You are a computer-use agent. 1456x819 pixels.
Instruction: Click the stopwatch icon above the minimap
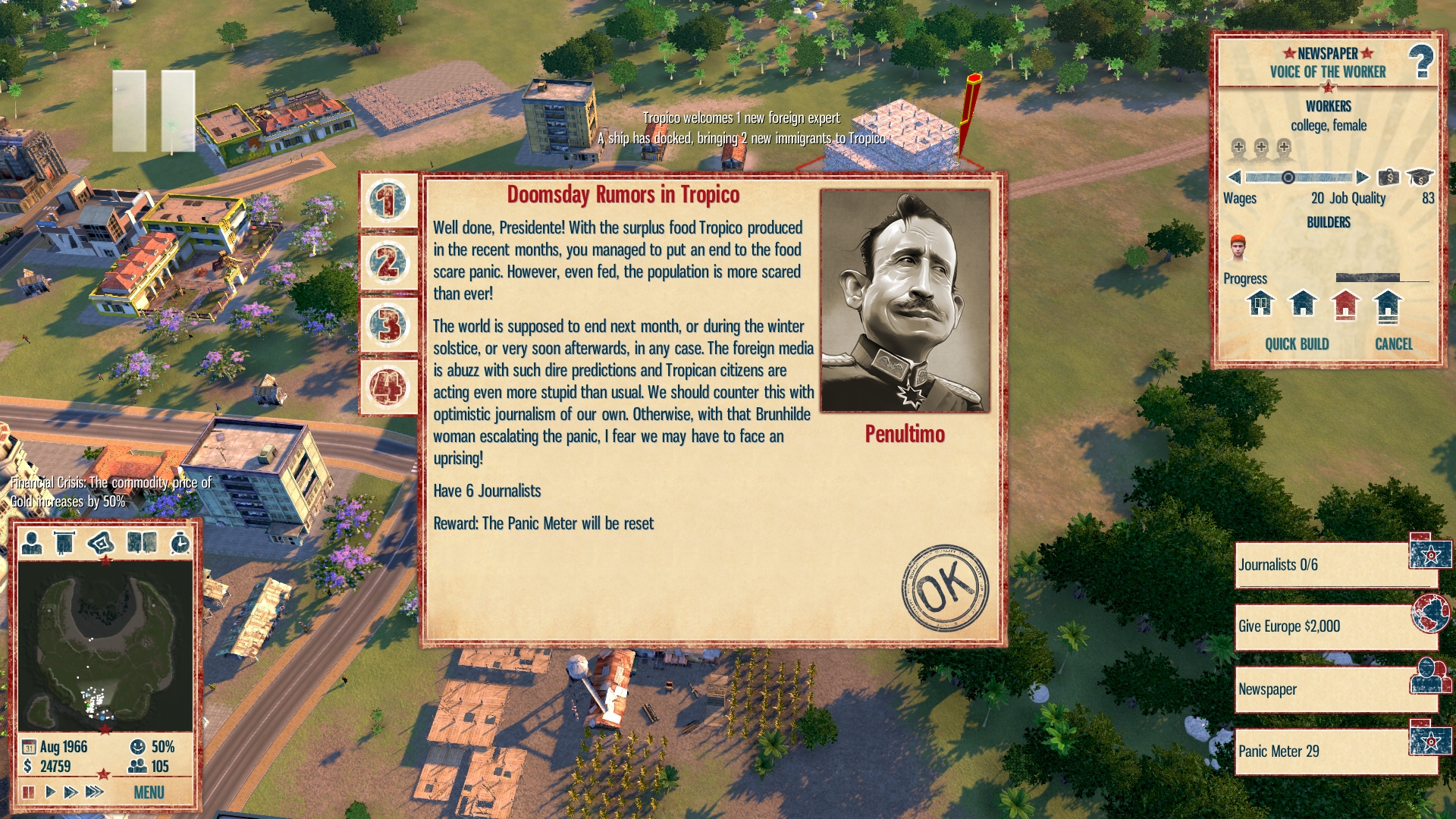(180, 542)
